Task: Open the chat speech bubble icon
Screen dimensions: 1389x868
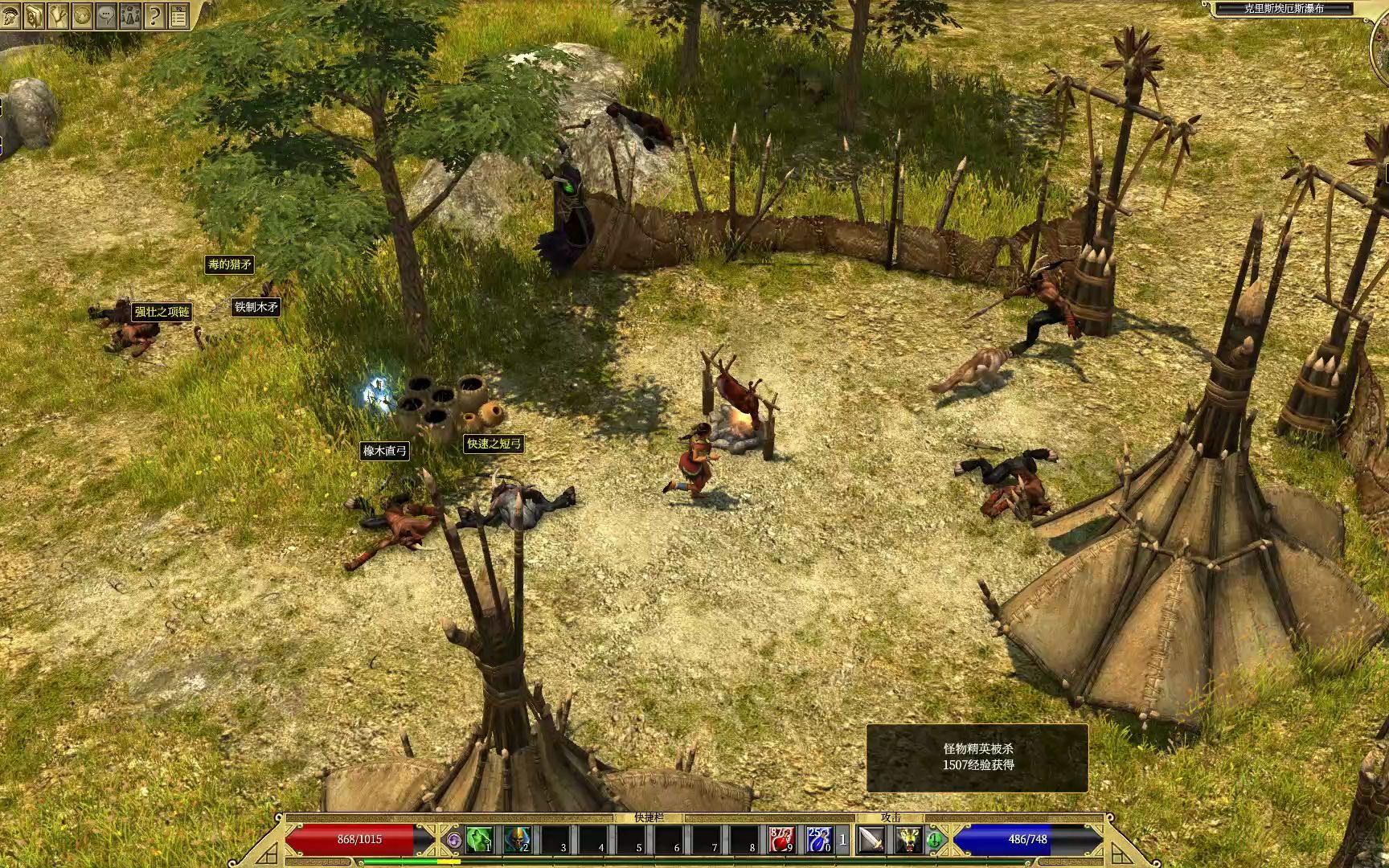Action: point(105,15)
